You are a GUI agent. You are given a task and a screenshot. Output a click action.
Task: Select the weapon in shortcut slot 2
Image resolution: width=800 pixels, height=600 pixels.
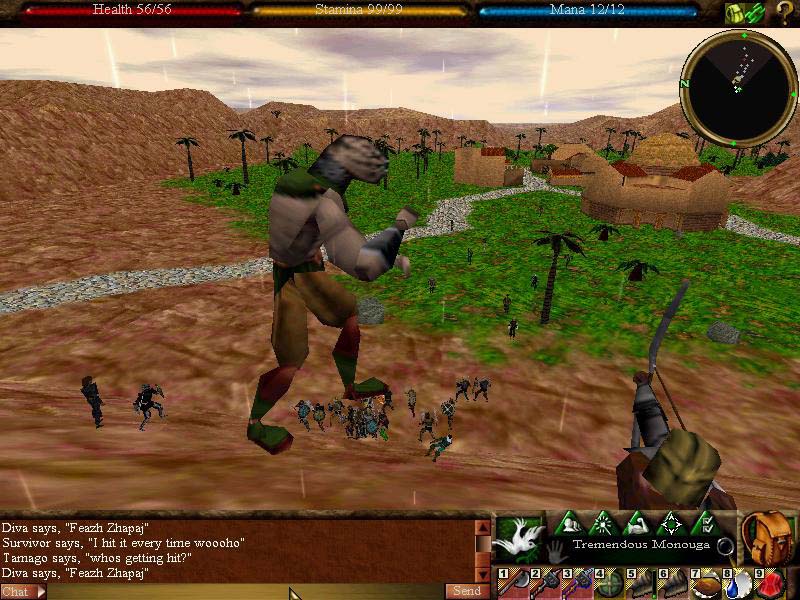(546, 583)
